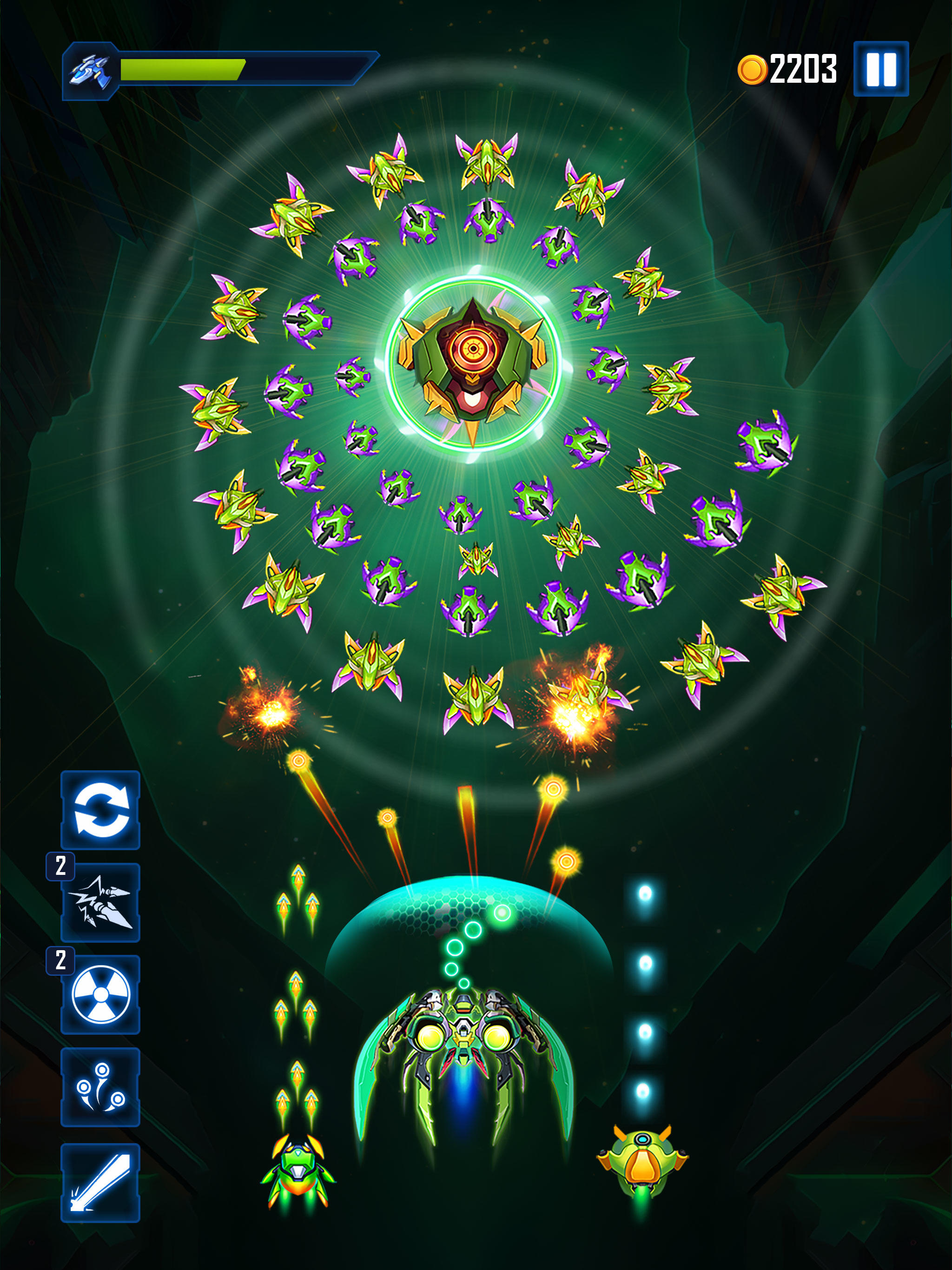Tap the badge showing 2 on nuke power-up
The height and width of the screenshot is (1270, 952).
[61, 961]
